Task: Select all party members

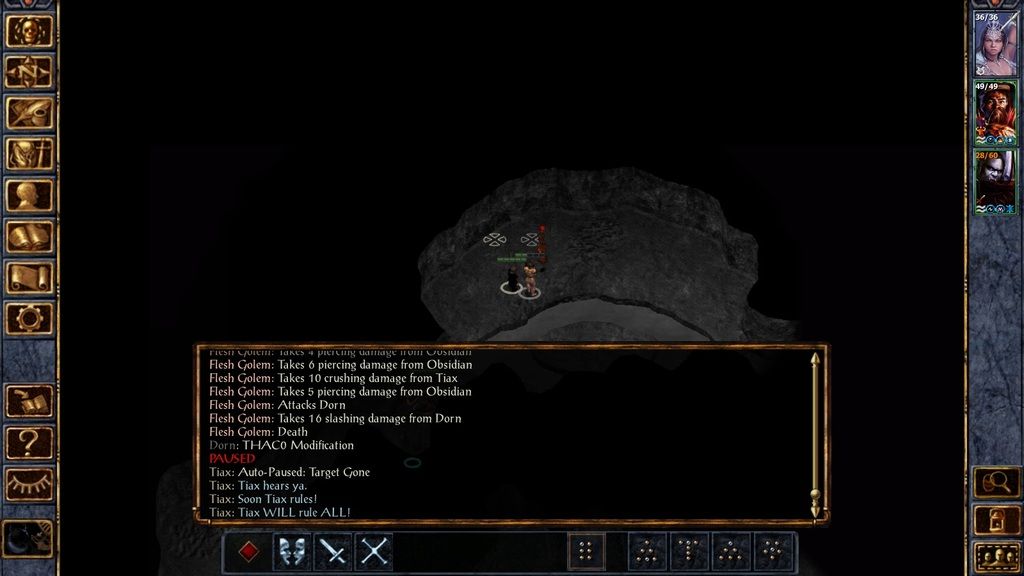Action: (x=996, y=555)
